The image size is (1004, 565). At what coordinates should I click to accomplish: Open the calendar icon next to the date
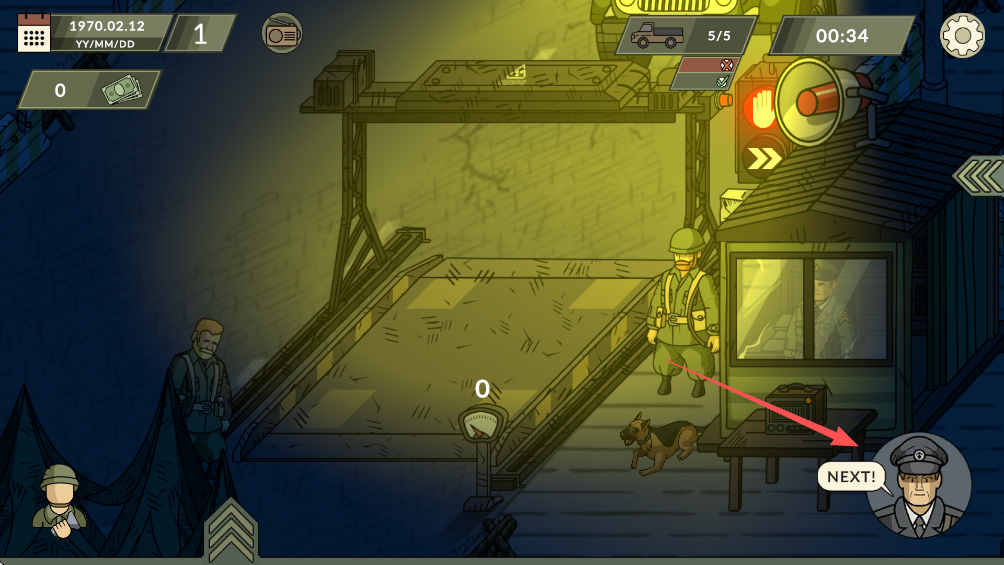[x=33, y=33]
